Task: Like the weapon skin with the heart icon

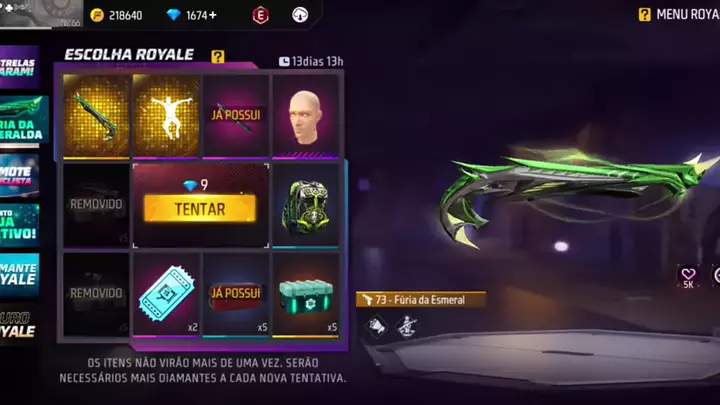Action: point(688,275)
